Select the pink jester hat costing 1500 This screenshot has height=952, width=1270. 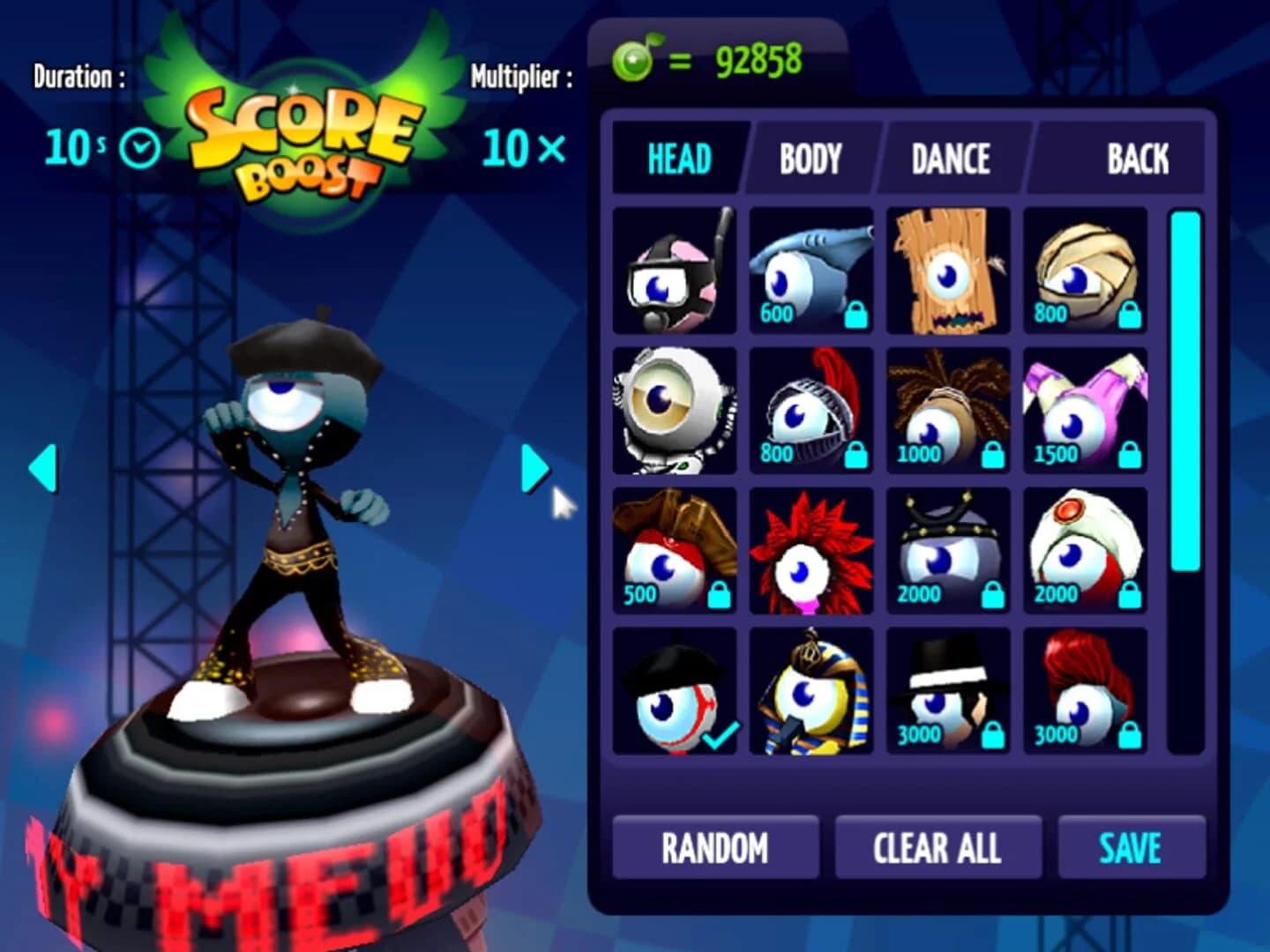pos(1085,410)
